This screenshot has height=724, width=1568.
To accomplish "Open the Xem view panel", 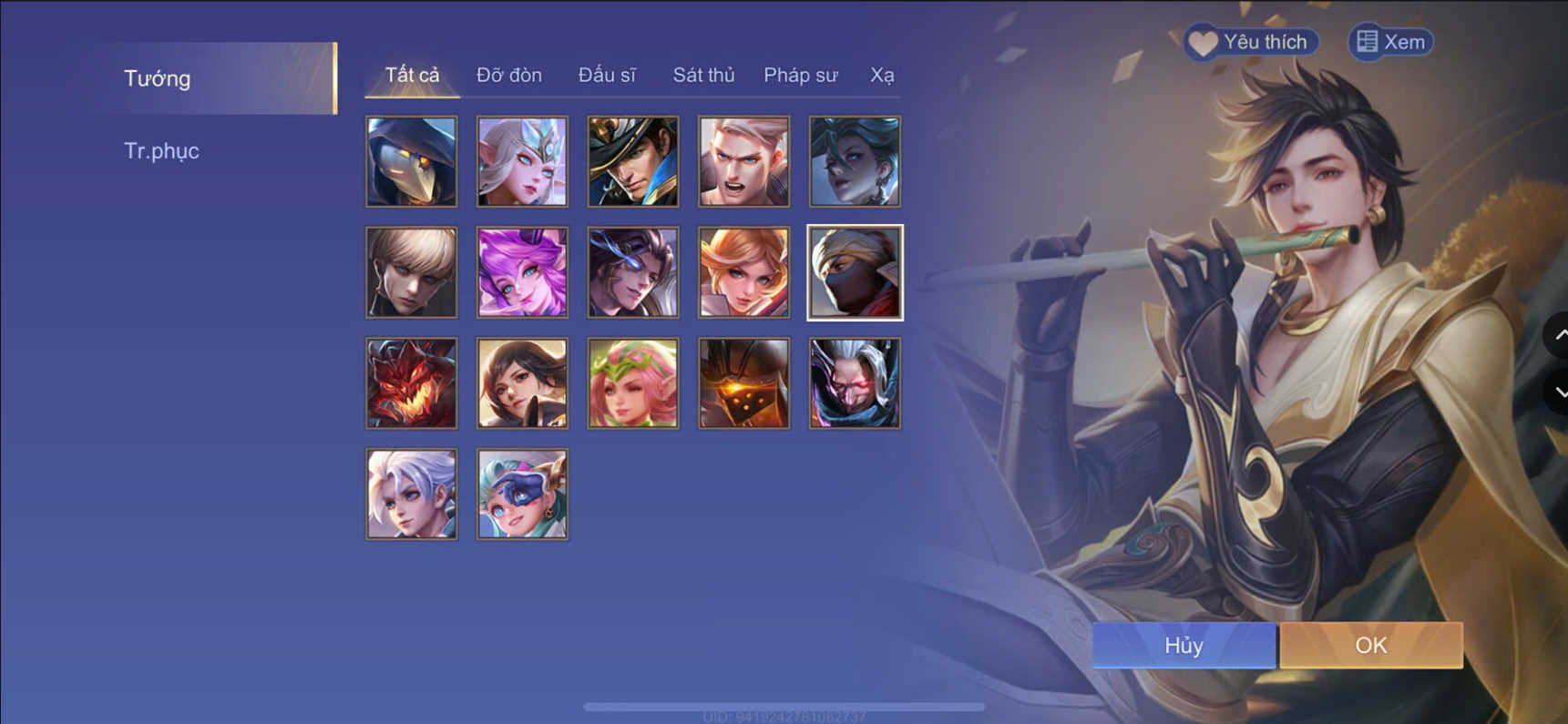I will point(1389,42).
